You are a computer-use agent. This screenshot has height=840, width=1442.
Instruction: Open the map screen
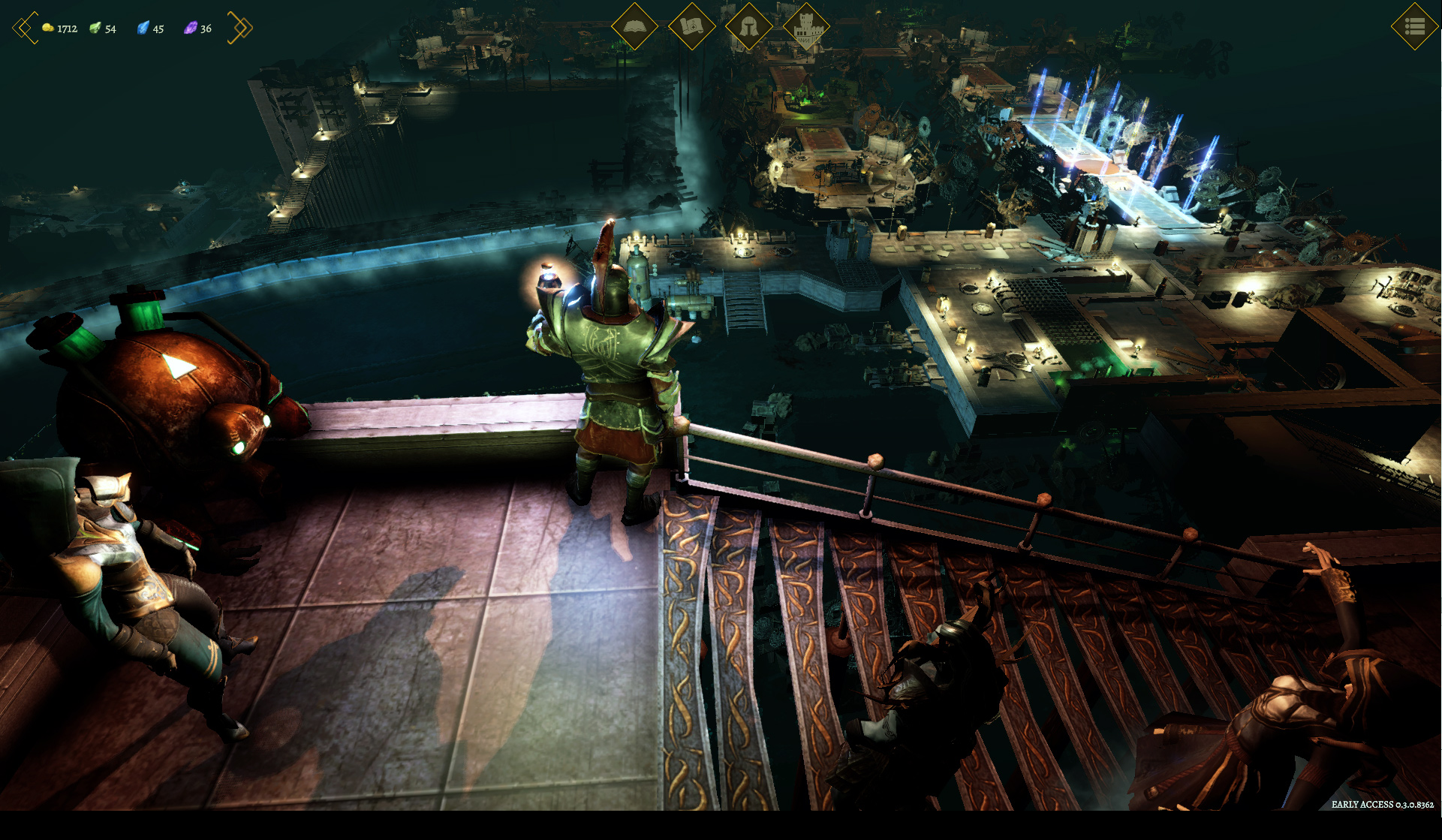tap(691, 26)
